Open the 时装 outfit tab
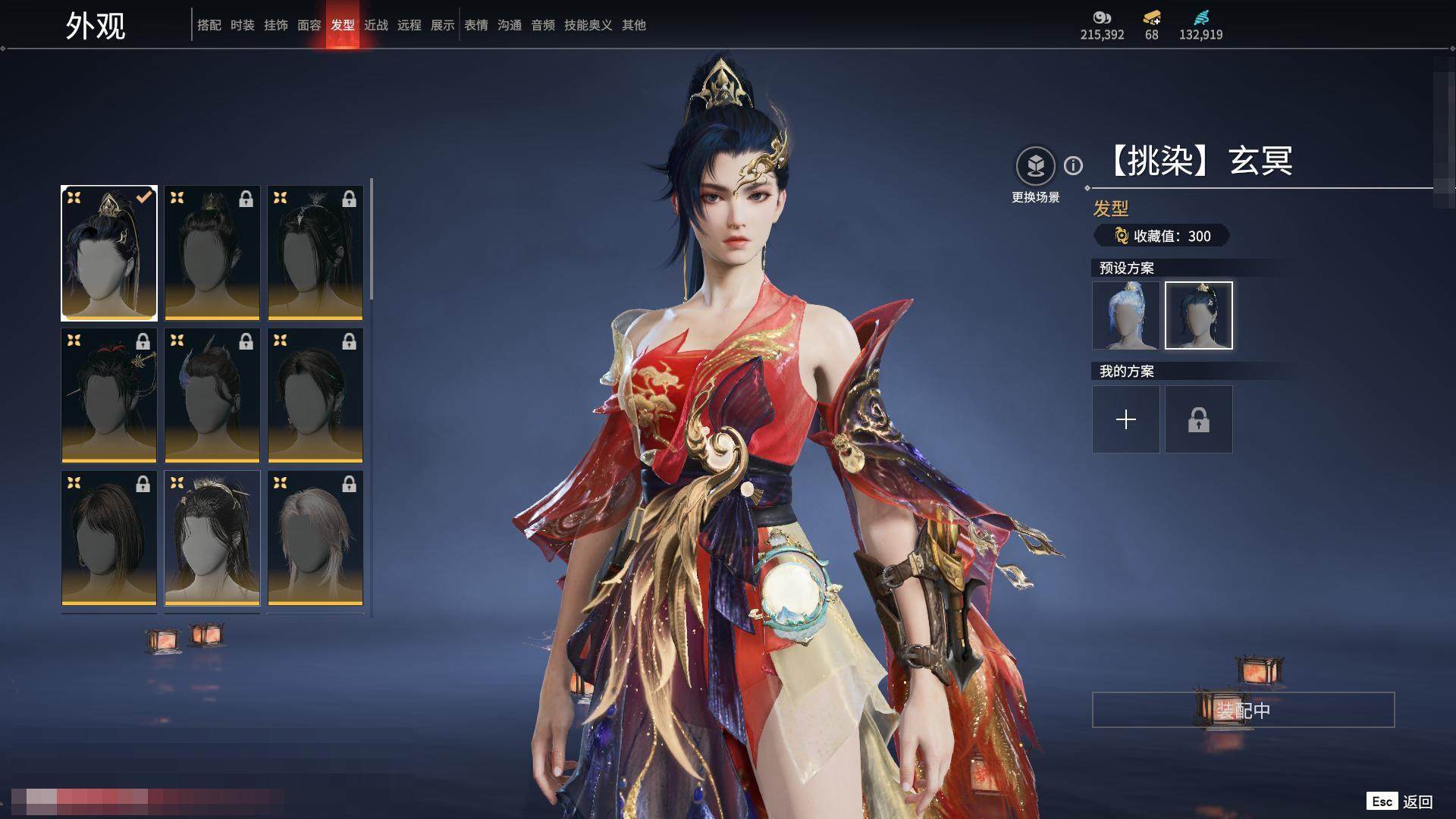This screenshot has width=1456, height=819. click(242, 25)
